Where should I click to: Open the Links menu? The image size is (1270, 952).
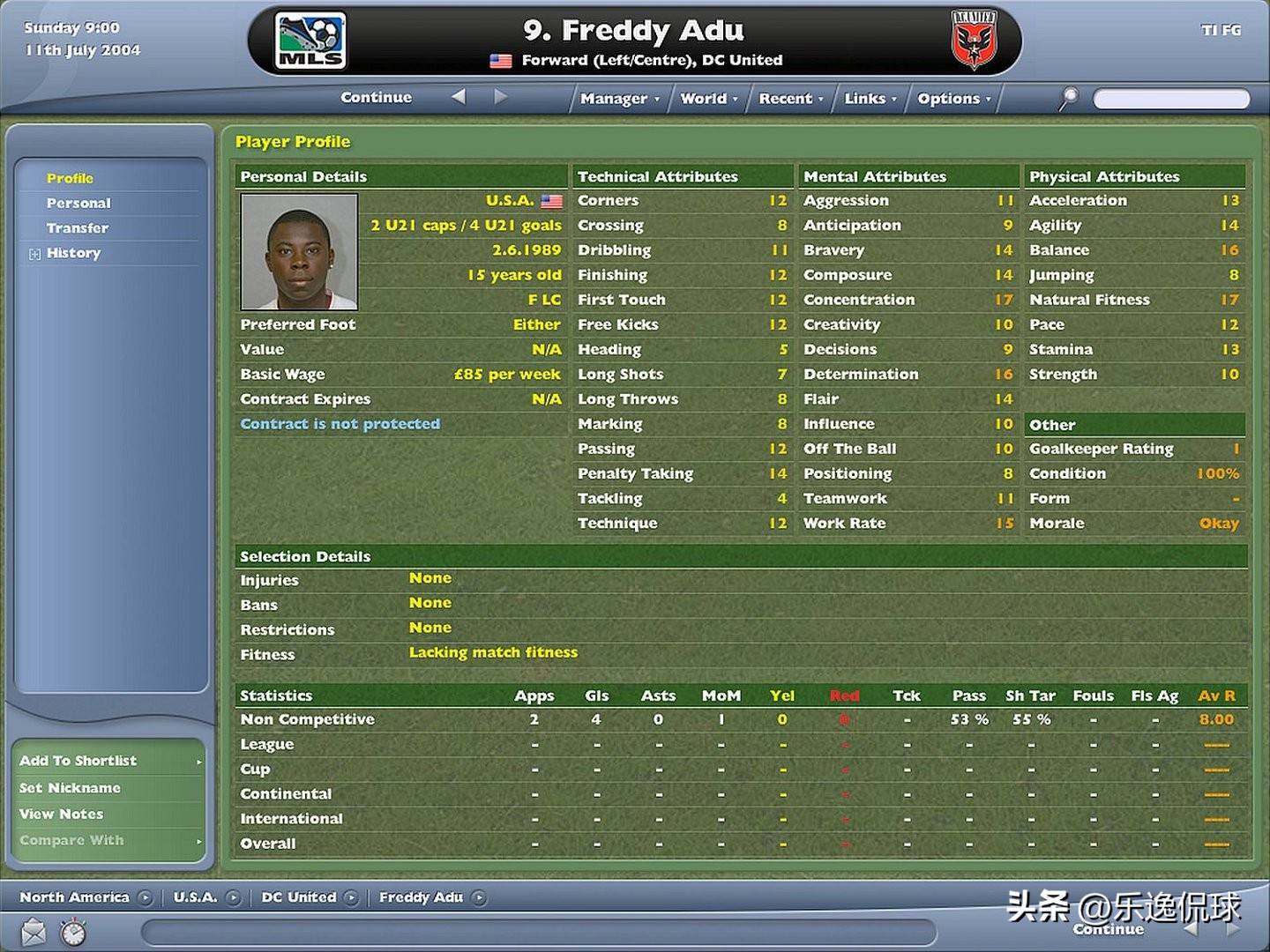pos(870,99)
